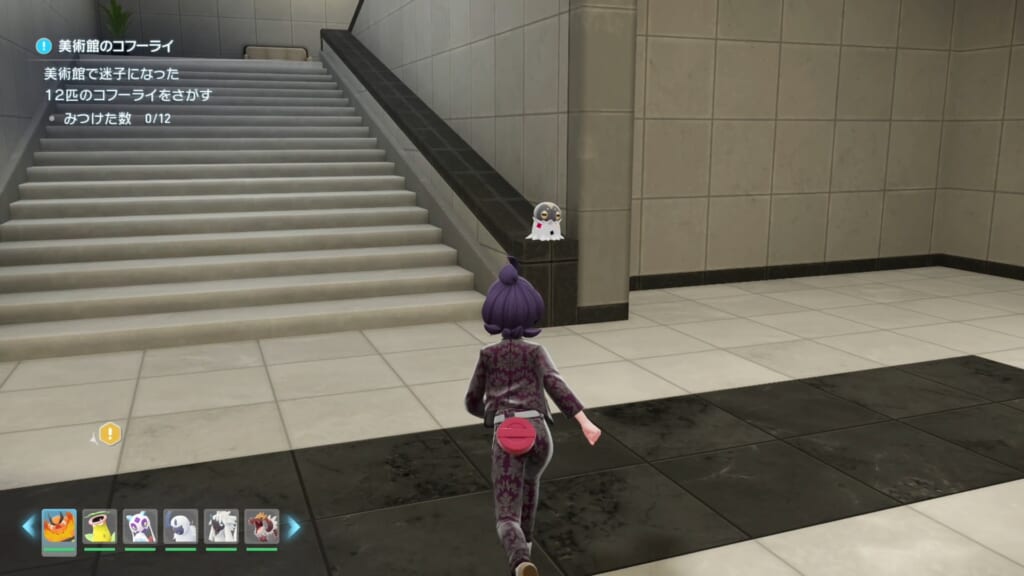Select the white shaggy Pokémon party slot
The width and height of the screenshot is (1024, 576).
pos(221,527)
